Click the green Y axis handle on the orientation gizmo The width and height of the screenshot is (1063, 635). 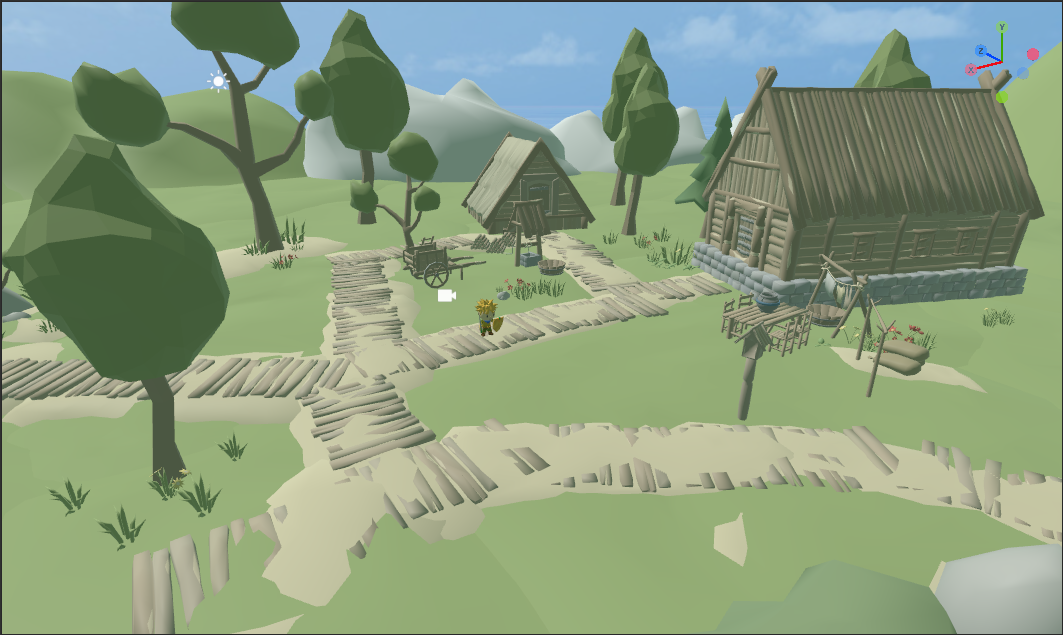[1001, 29]
